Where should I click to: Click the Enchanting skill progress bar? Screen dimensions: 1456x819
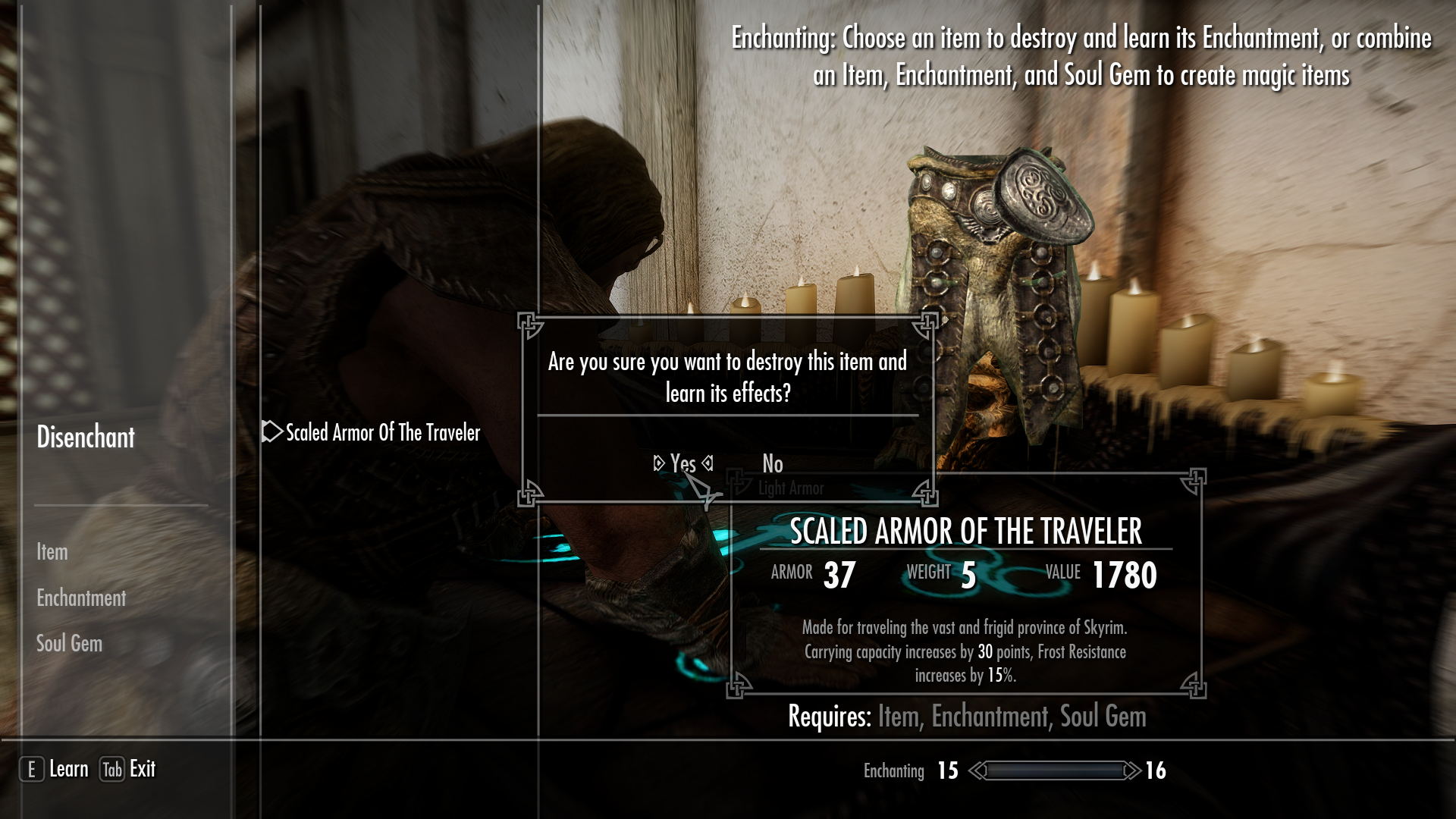pos(1054,770)
